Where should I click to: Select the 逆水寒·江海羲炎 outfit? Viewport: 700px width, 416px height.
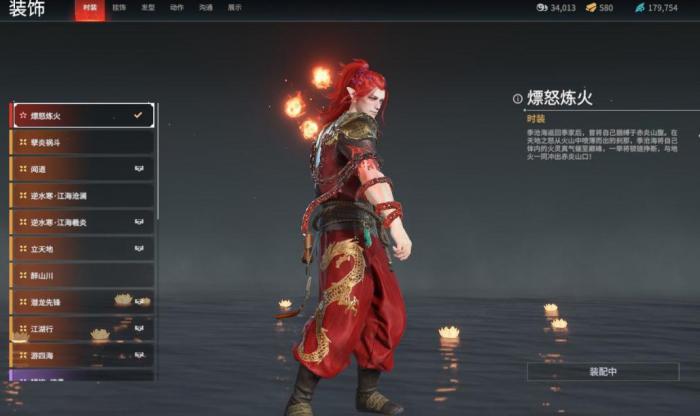tap(82, 222)
